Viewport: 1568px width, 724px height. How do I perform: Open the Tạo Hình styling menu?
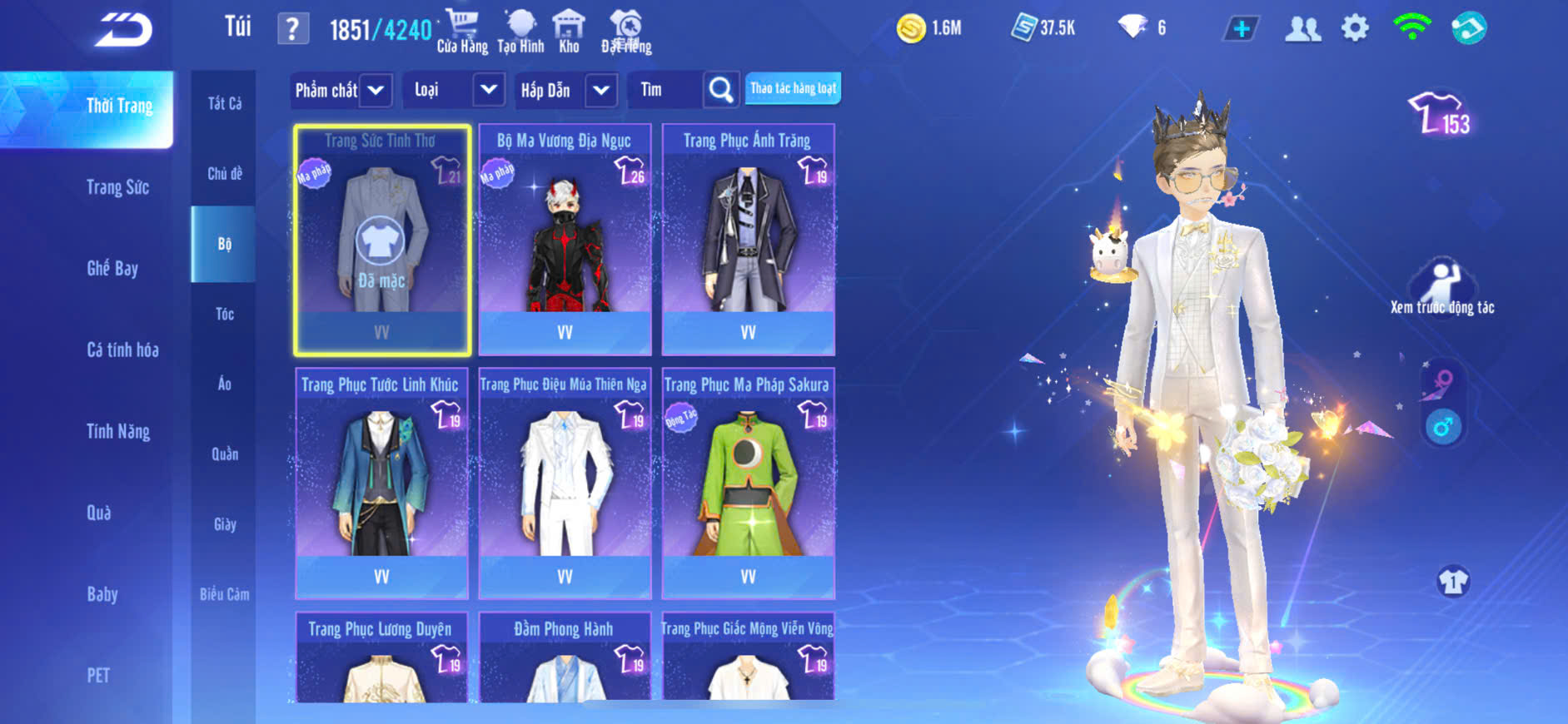520,32
